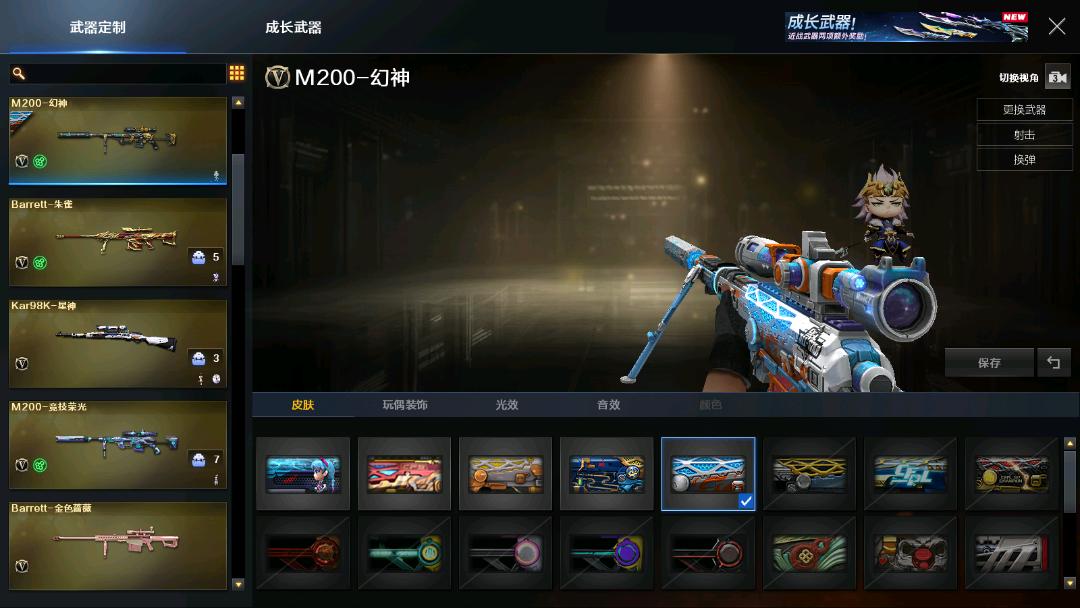Close the weapon customization screen
Screen dimensions: 1080x608
(1056, 27)
